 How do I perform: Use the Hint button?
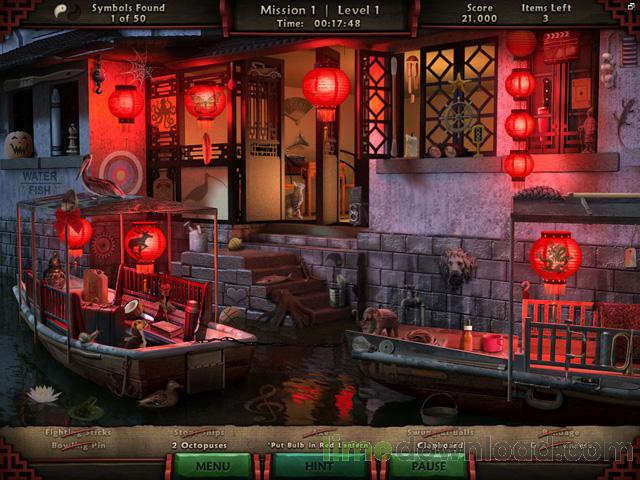(x=319, y=465)
